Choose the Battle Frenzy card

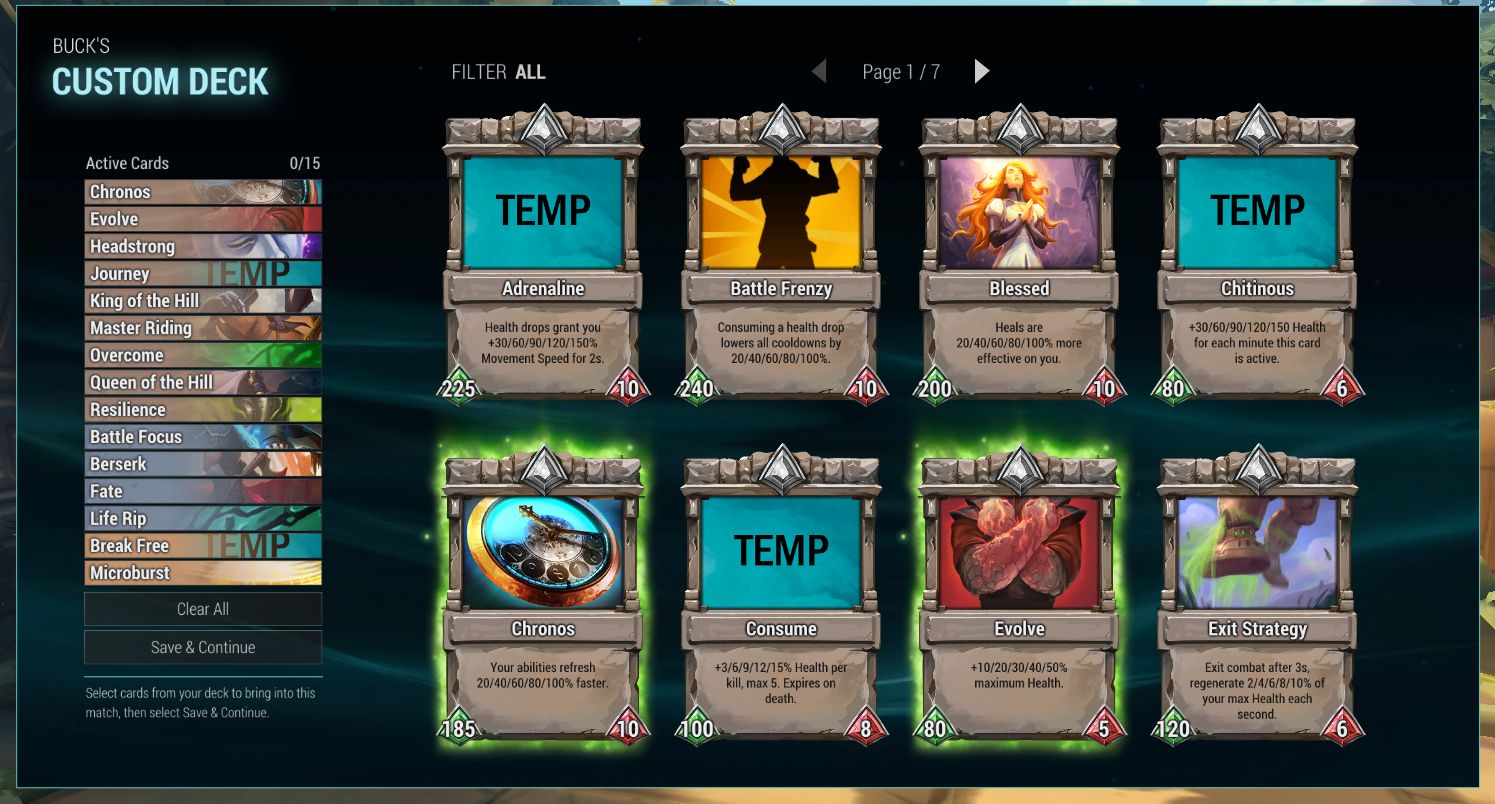point(781,255)
